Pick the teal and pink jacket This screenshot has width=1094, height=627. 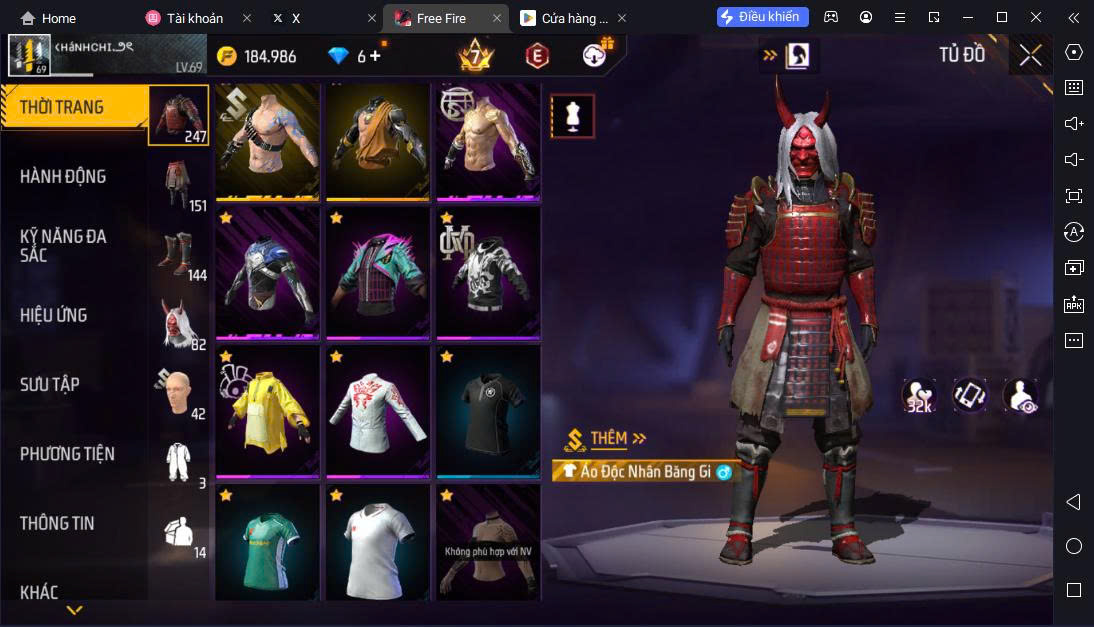click(x=377, y=274)
